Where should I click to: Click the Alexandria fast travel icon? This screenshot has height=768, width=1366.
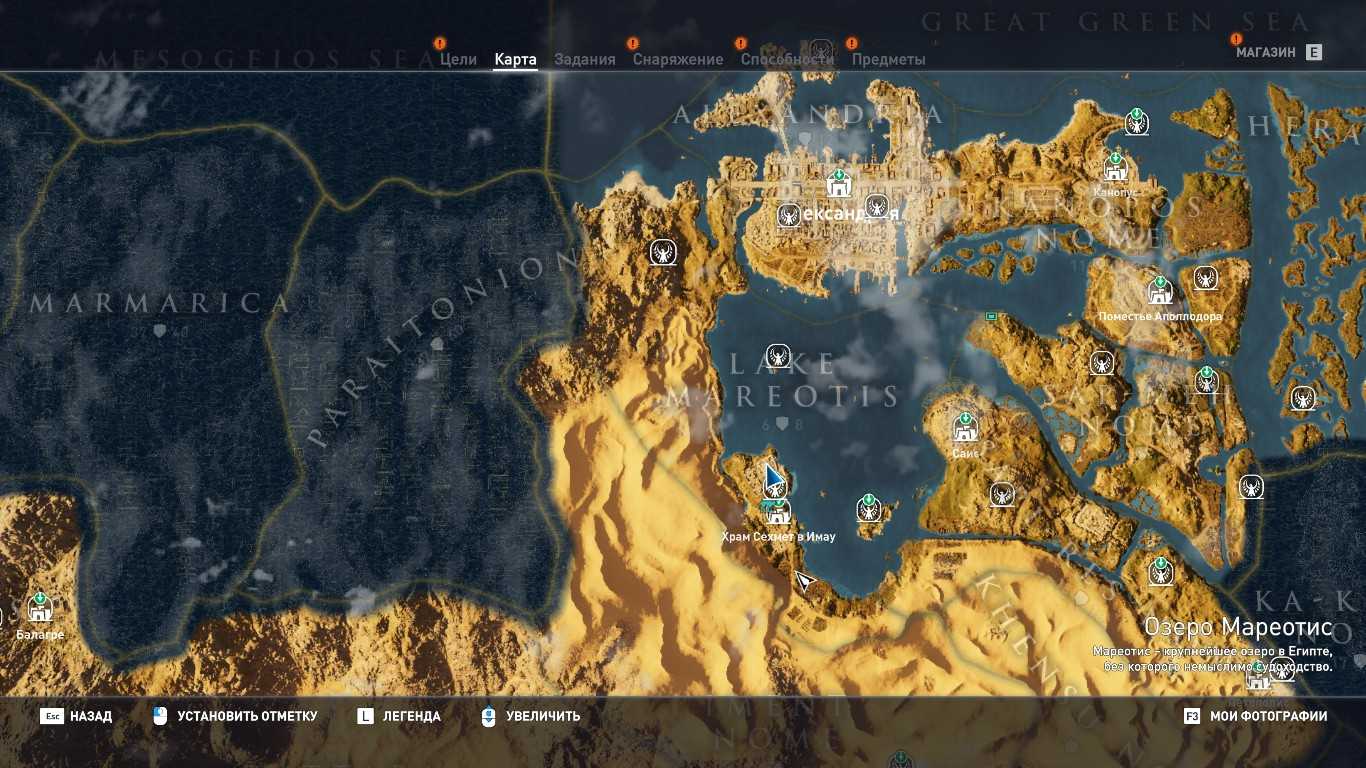point(838,184)
